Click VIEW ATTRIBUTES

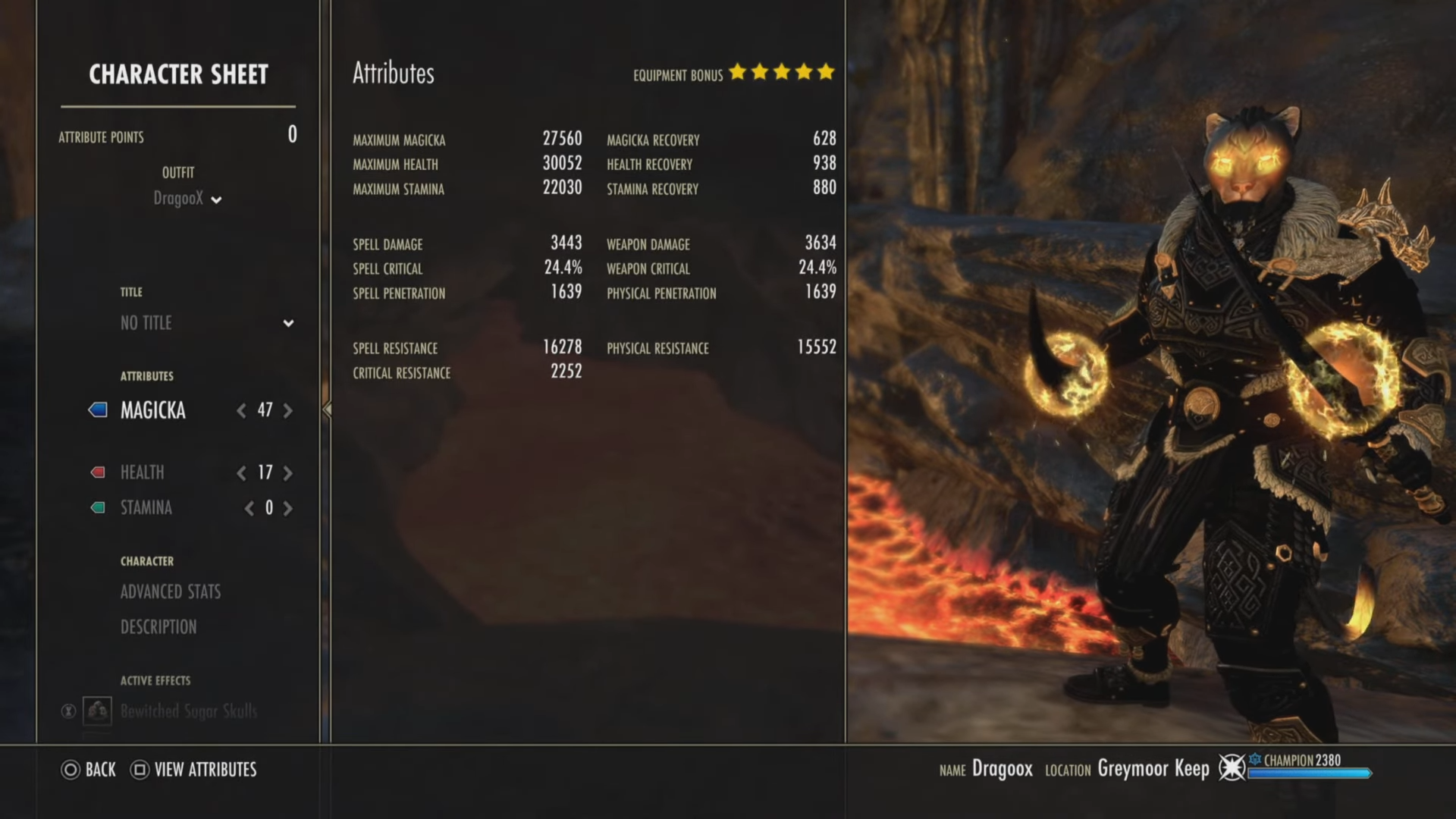pyautogui.click(x=206, y=770)
